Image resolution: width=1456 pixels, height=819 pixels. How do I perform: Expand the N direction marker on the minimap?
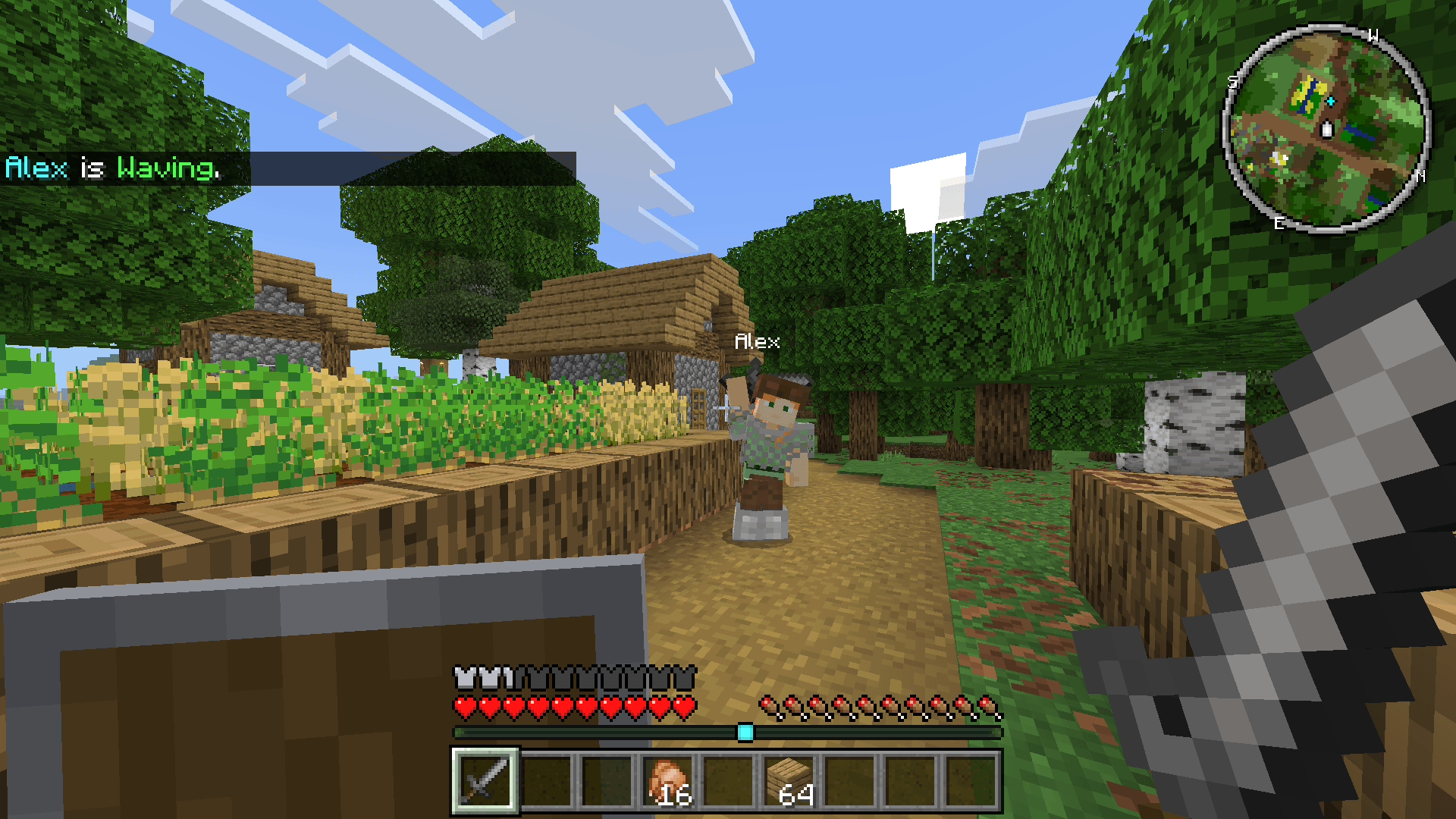[1421, 176]
